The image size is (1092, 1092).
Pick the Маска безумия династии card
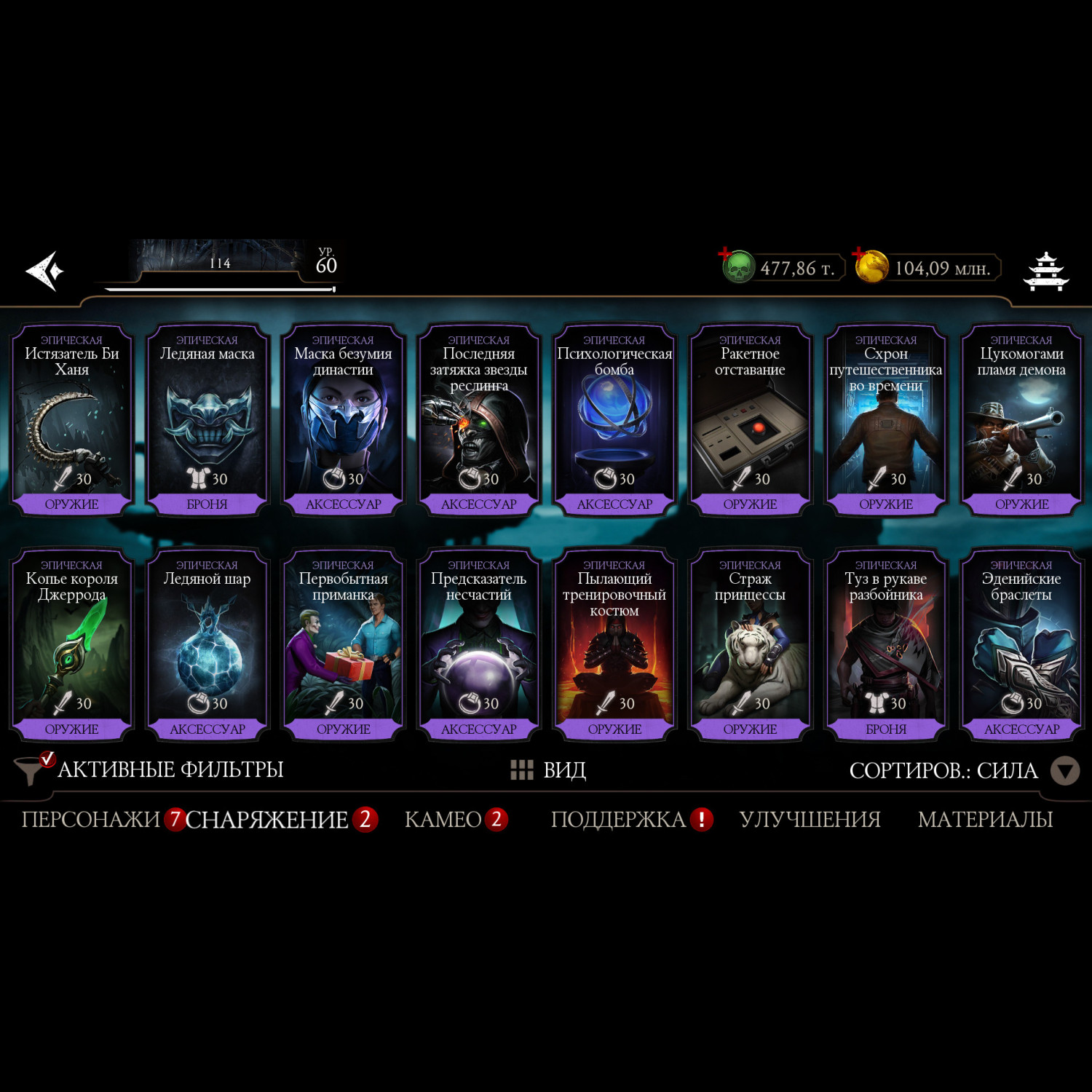pyautogui.click(x=343, y=421)
